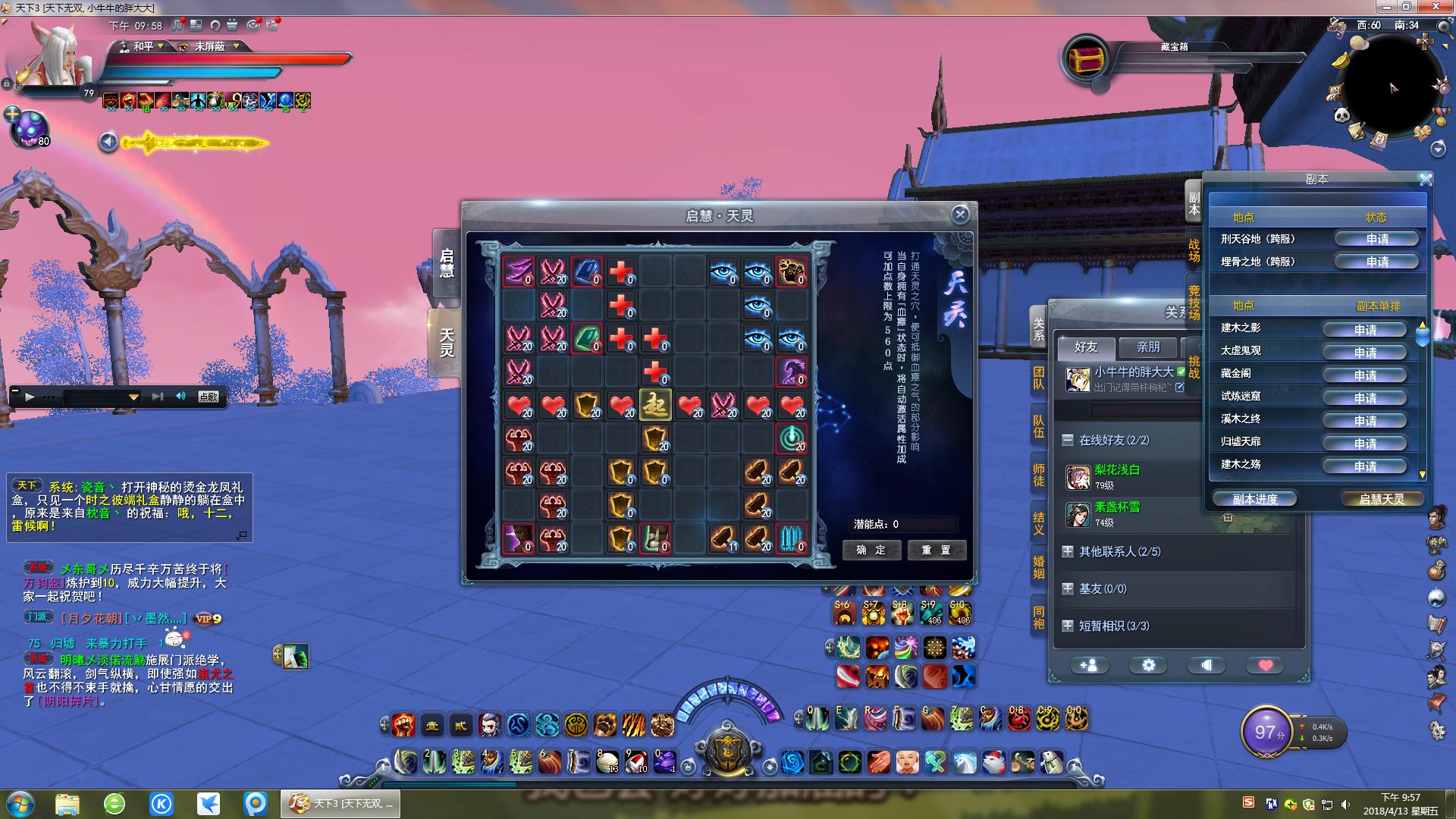The height and width of the screenshot is (819, 1456).
Task: Open the 启慧天灵 button
Action: coord(1381,499)
